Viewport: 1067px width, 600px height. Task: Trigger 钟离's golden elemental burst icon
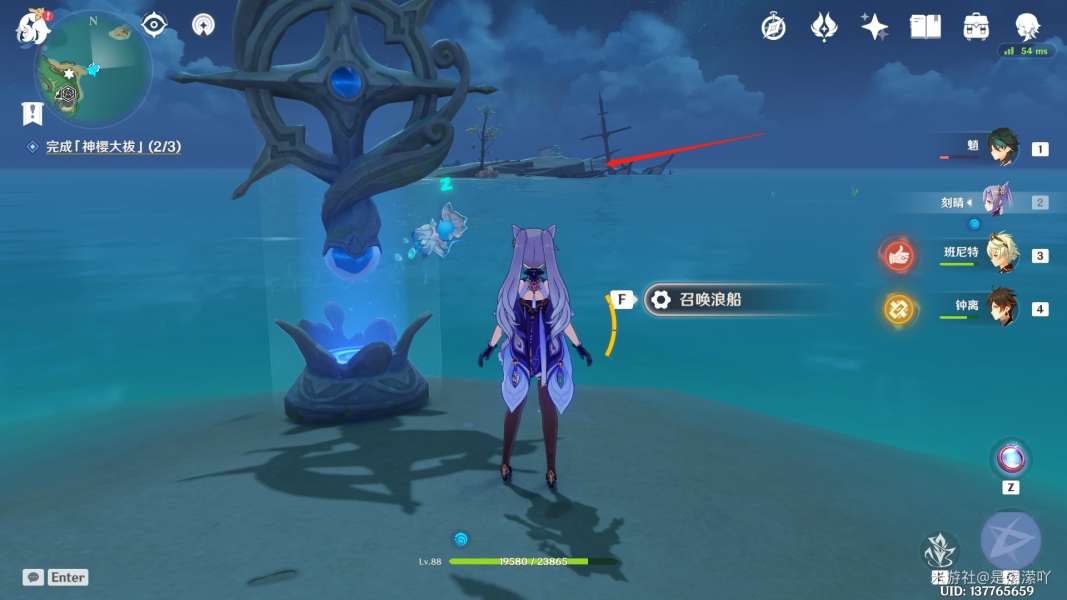point(898,309)
